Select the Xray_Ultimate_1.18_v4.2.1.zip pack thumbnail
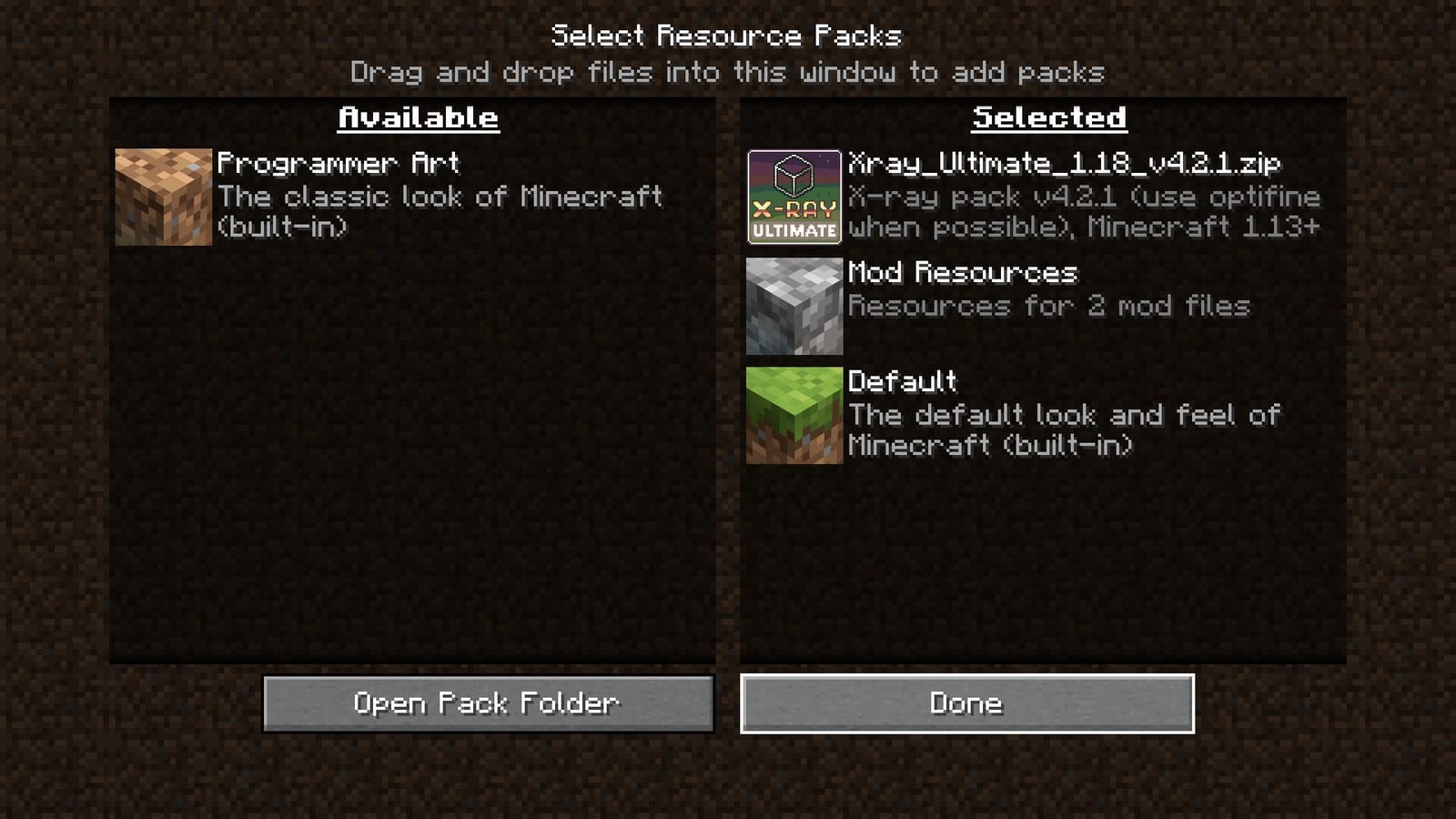 pos(794,196)
